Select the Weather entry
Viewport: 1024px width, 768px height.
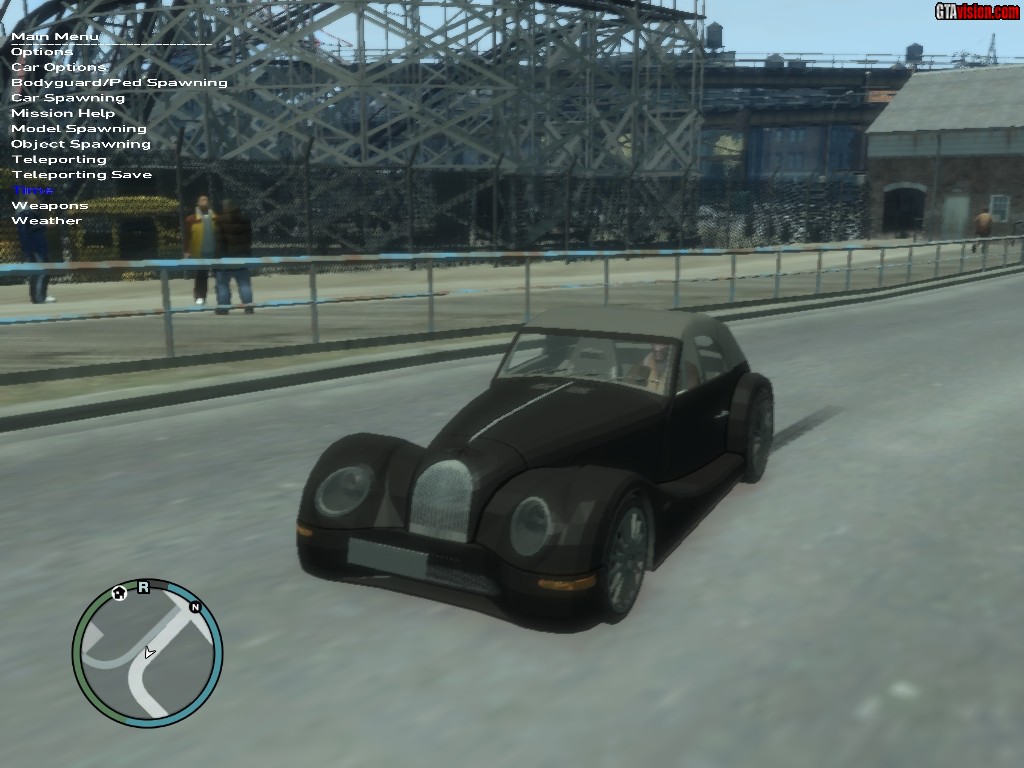tap(46, 221)
